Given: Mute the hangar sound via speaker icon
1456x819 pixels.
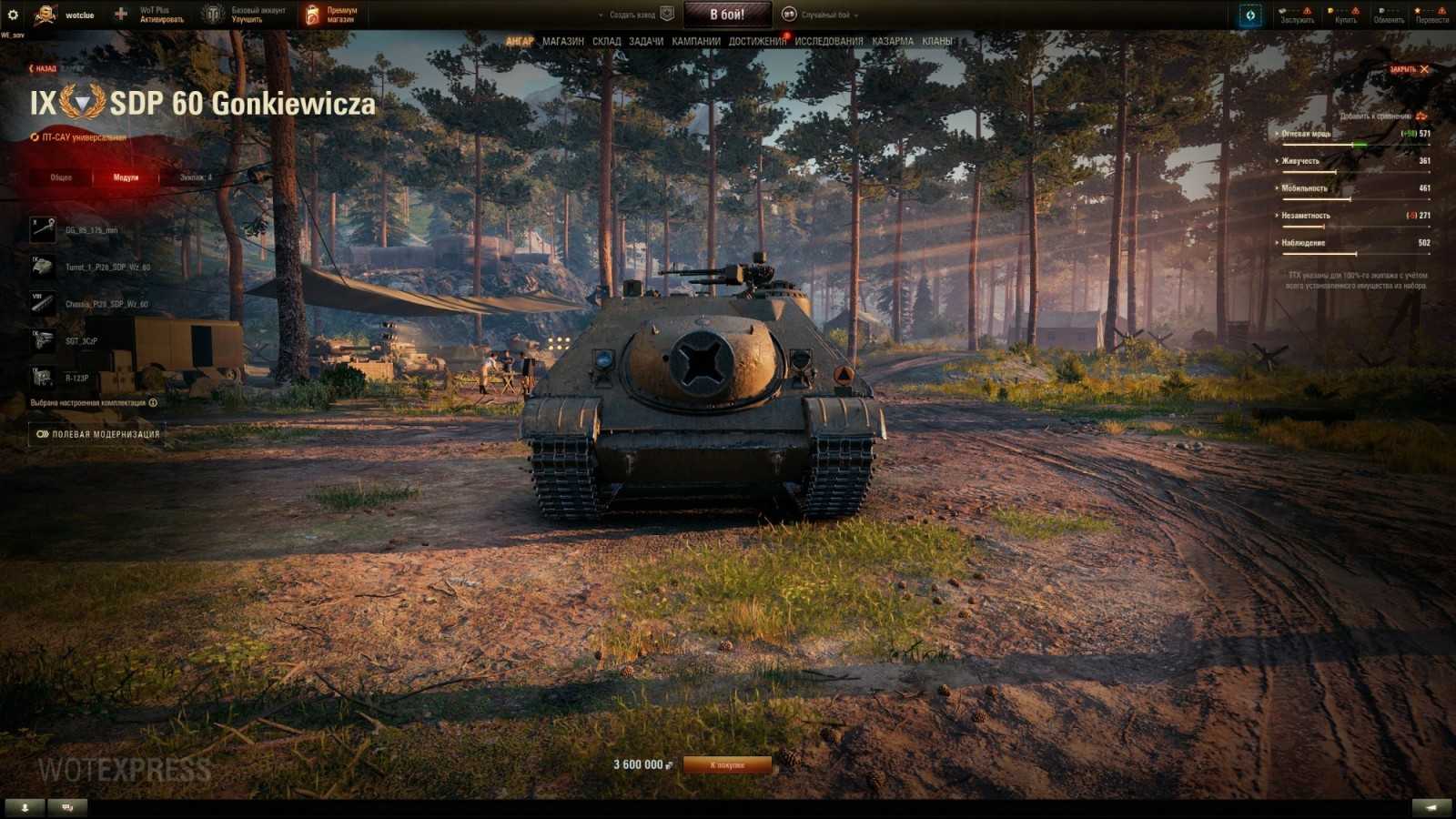Looking at the screenshot, I should tap(1433, 806).
